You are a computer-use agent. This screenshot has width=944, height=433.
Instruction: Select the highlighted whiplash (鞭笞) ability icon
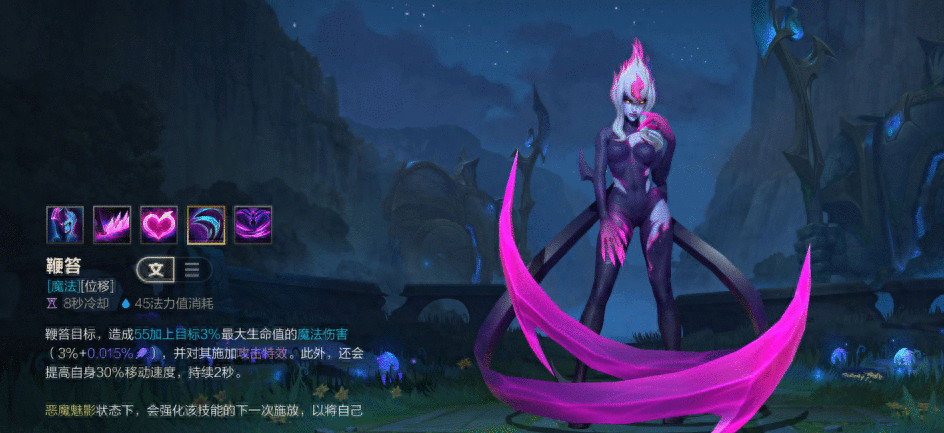(x=206, y=225)
